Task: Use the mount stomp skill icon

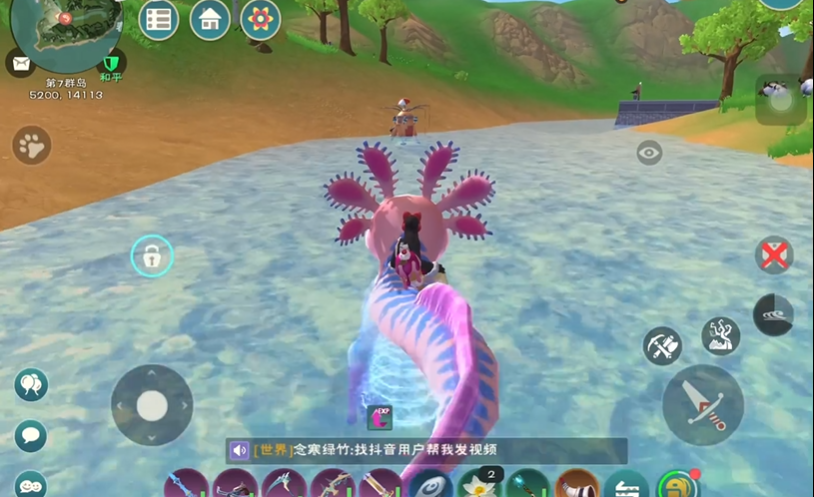Action: pyautogui.click(x=720, y=336)
